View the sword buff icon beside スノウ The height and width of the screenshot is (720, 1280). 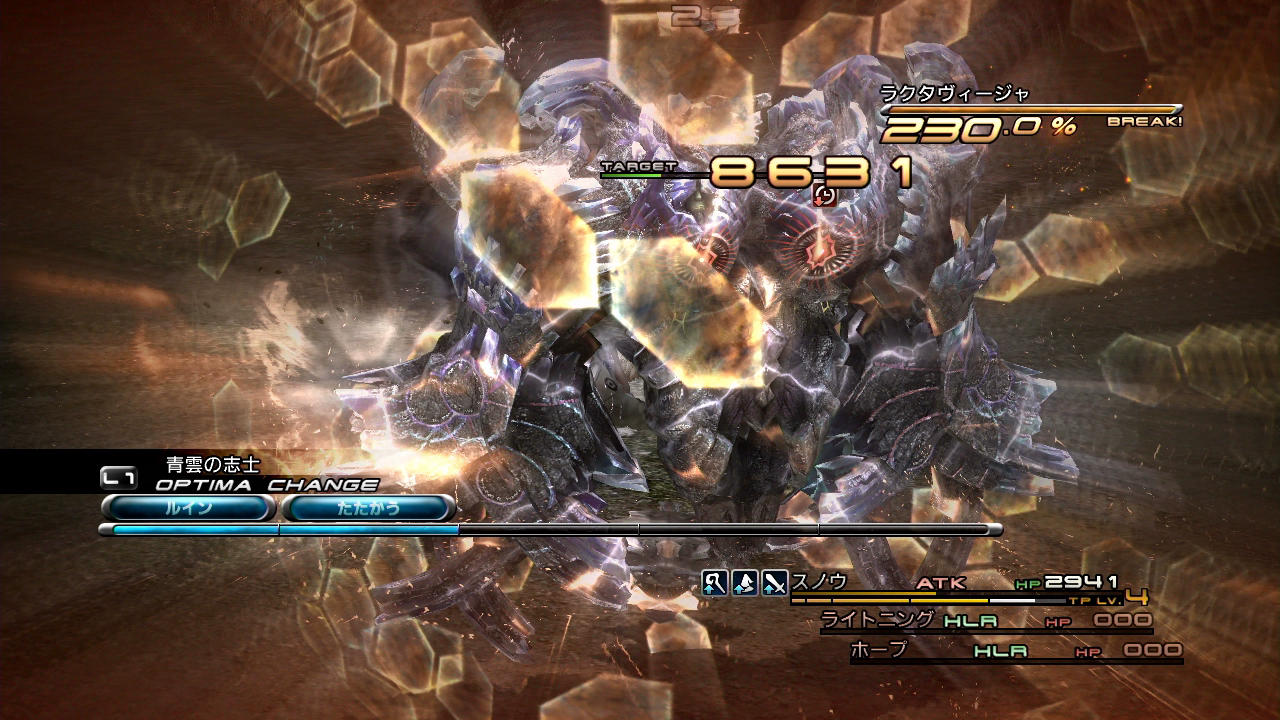pyautogui.click(x=774, y=582)
